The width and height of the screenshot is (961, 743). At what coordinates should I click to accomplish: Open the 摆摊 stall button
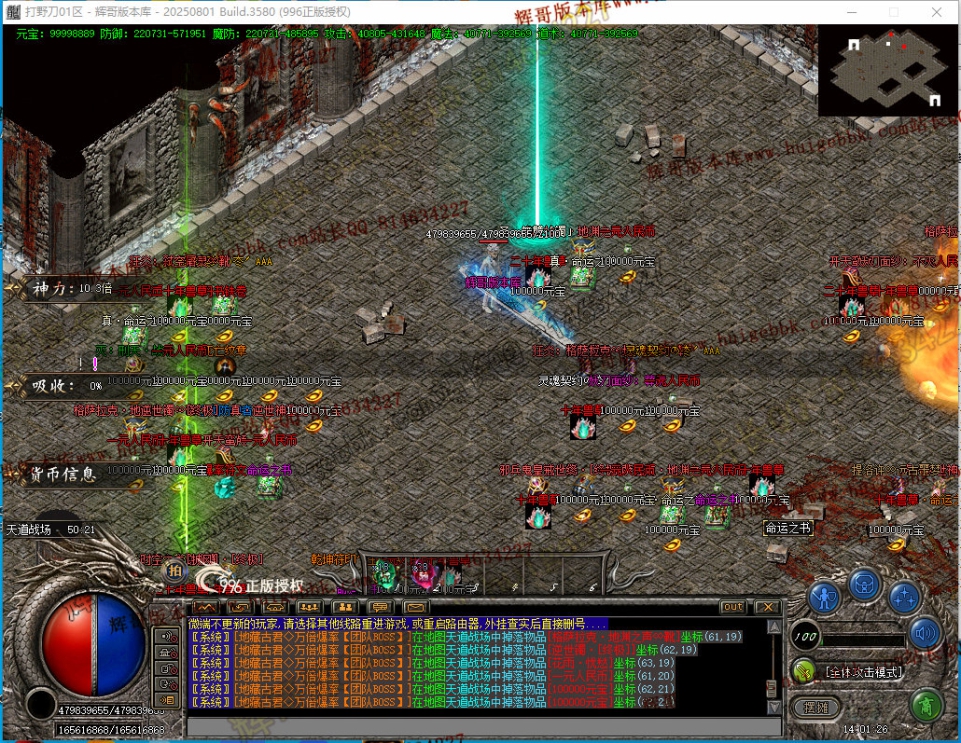coord(815,706)
